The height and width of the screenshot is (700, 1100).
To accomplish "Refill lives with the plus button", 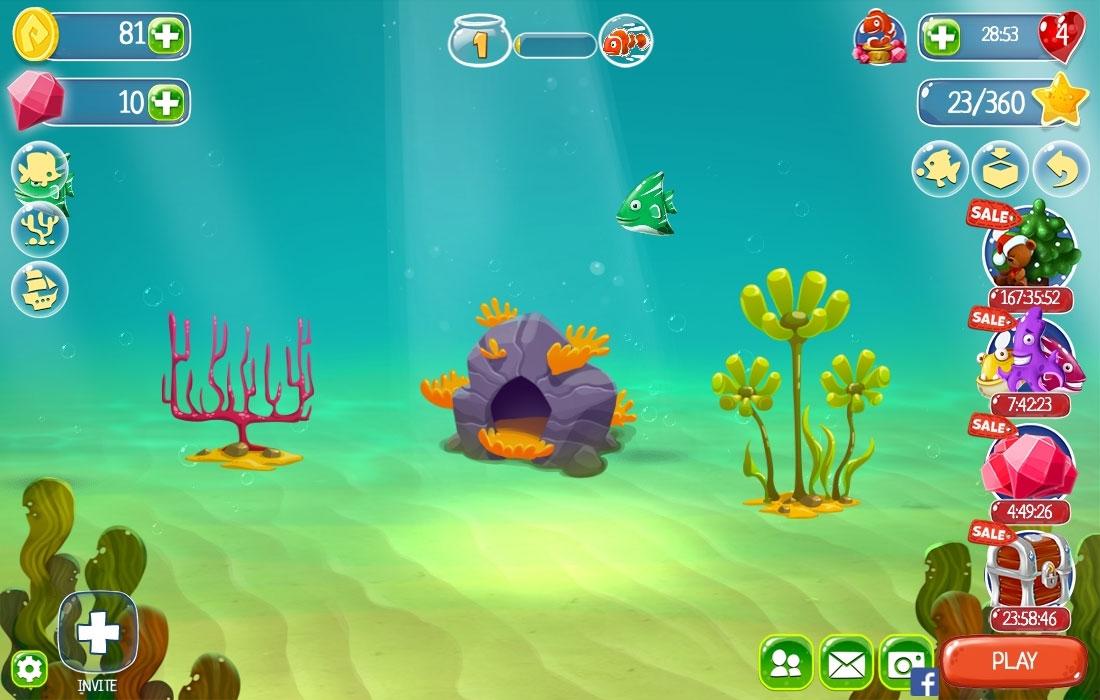I will 941,37.
